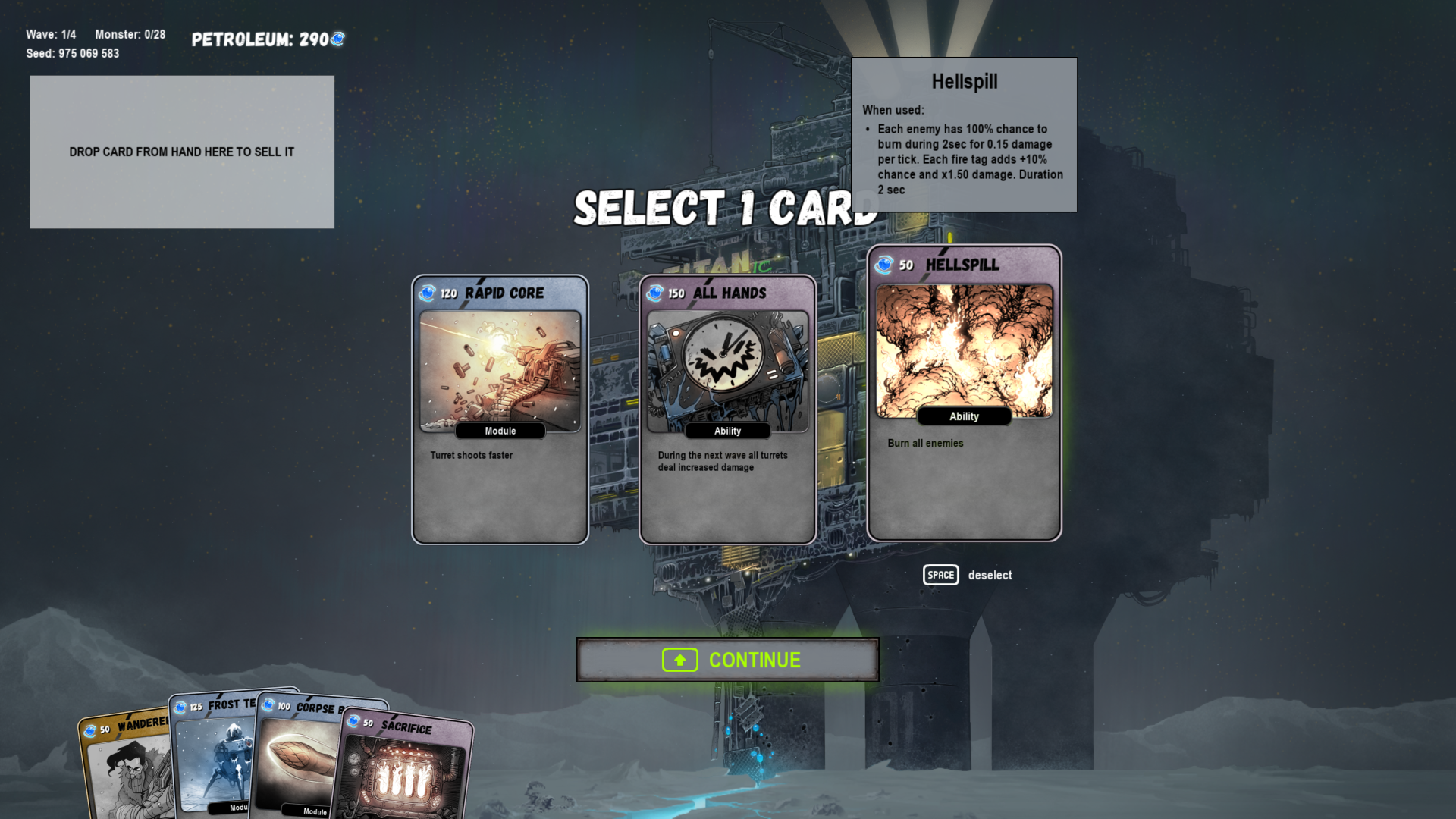Click the Continue button
Image resolution: width=1456 pixels, height=819 pixels.
[727, 660]
